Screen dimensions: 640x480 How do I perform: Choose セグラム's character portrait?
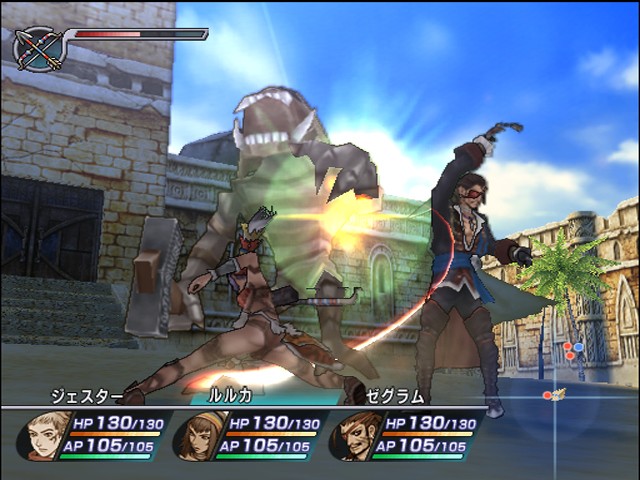click(352, 435)
